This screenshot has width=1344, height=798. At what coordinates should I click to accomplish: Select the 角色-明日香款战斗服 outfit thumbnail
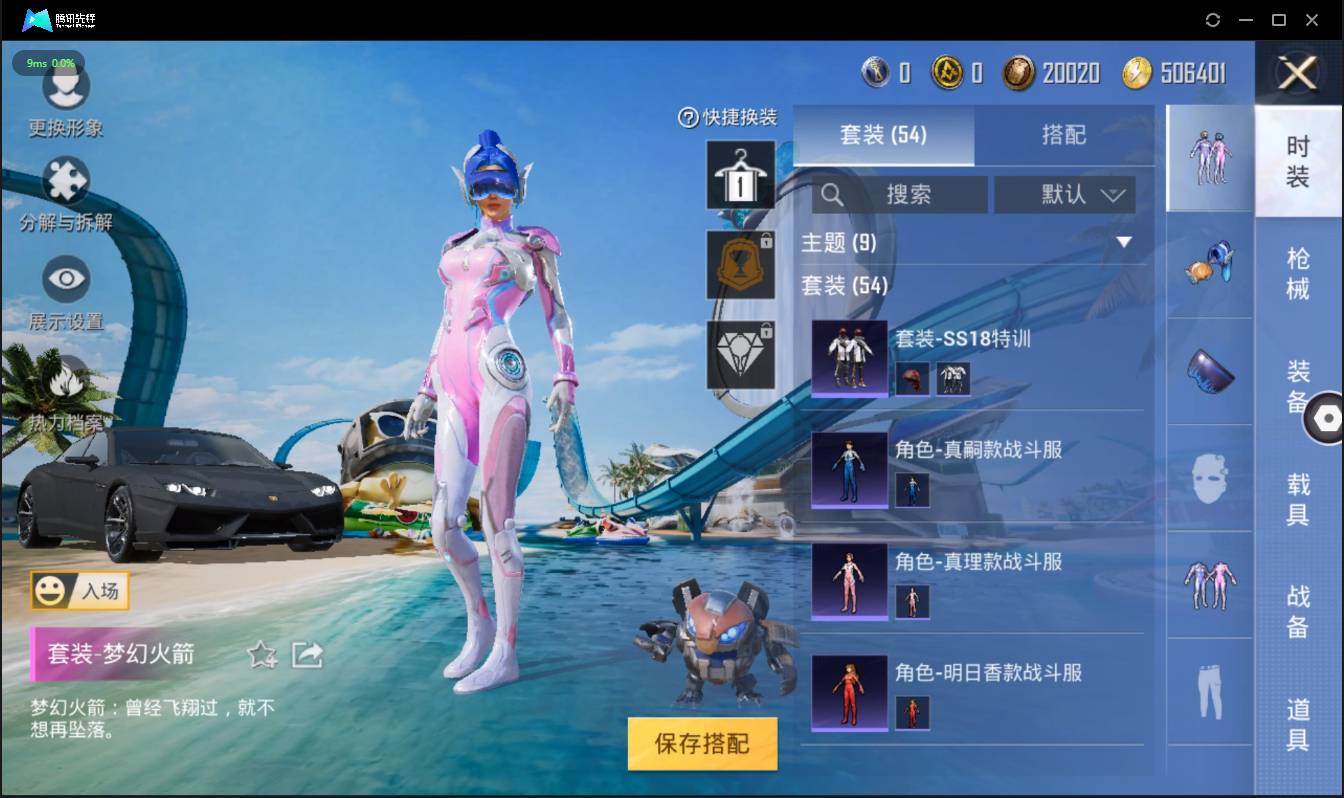849,692
